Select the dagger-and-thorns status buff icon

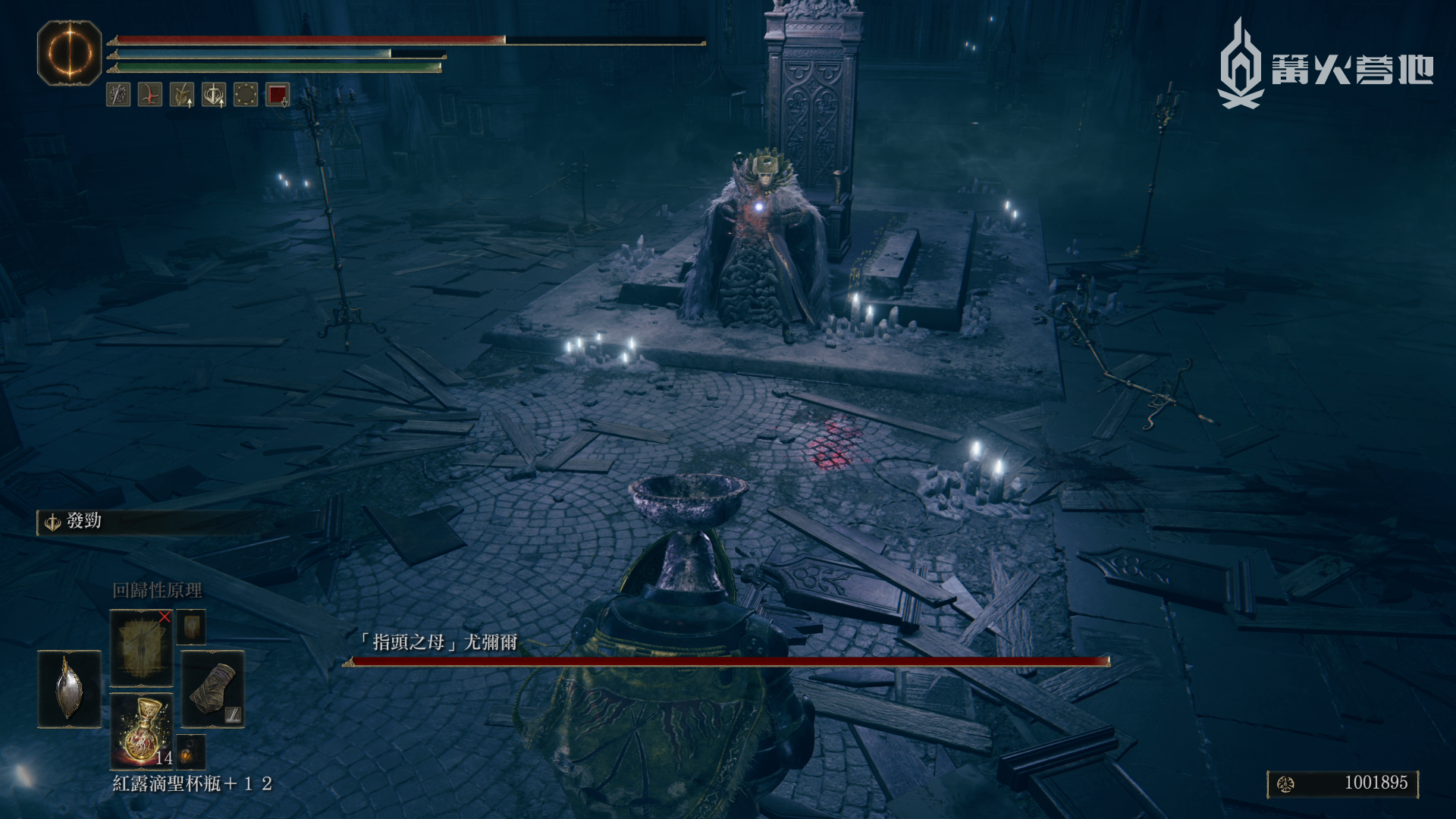[x=118, y=95]
